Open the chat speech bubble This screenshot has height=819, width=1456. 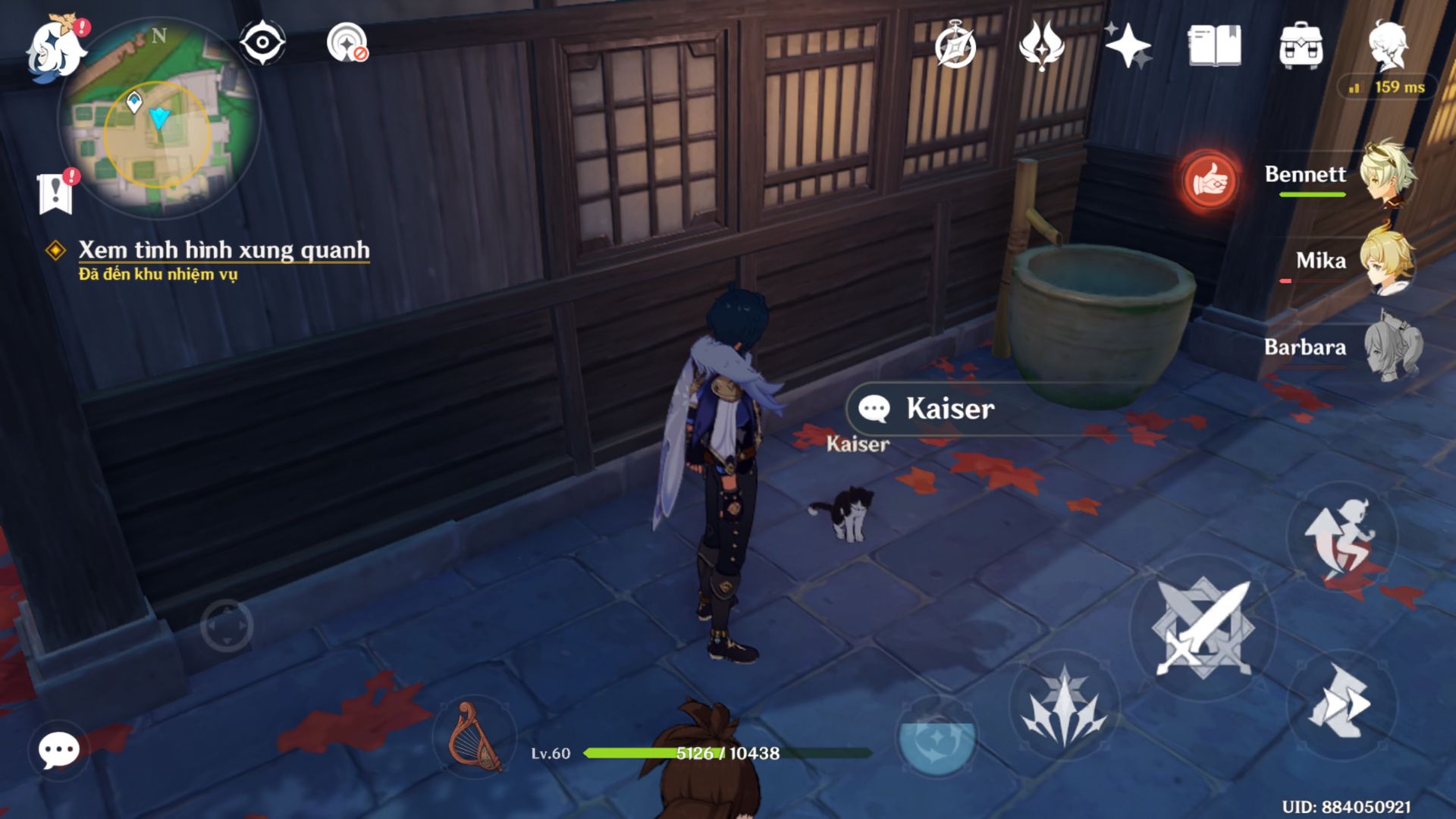tap(58, 750)
